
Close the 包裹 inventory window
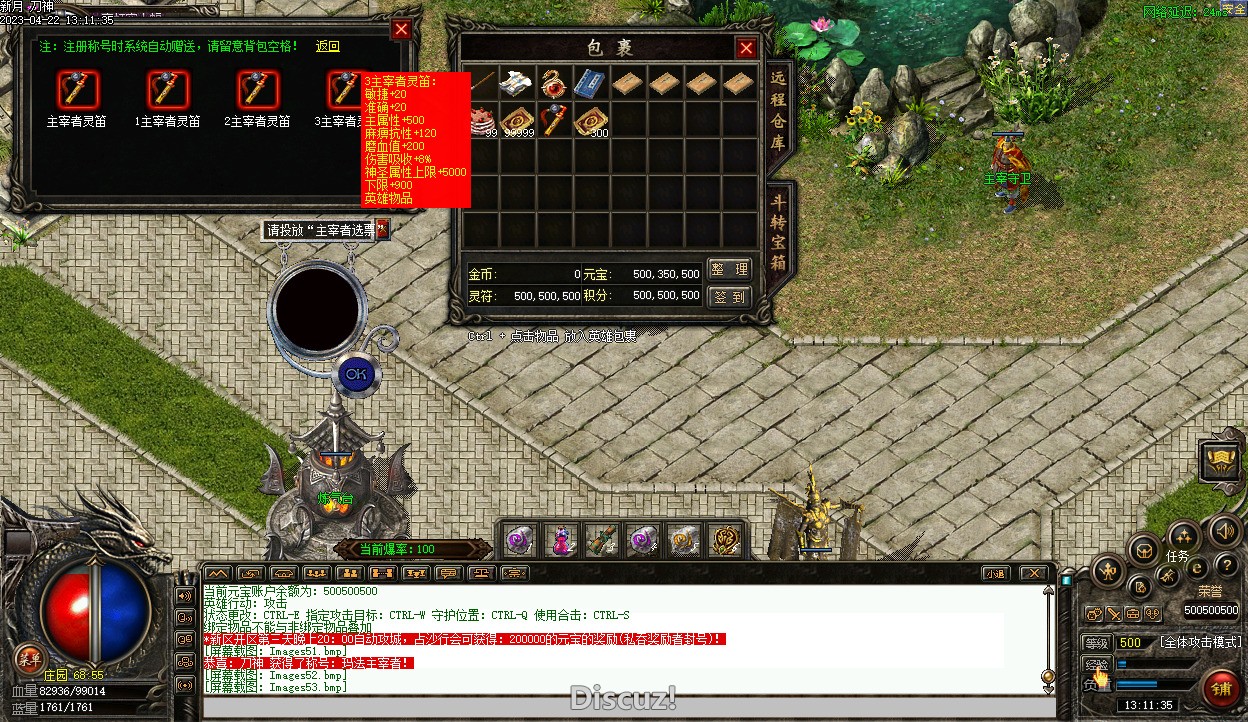pyautogui.click(x=746, y=48)
